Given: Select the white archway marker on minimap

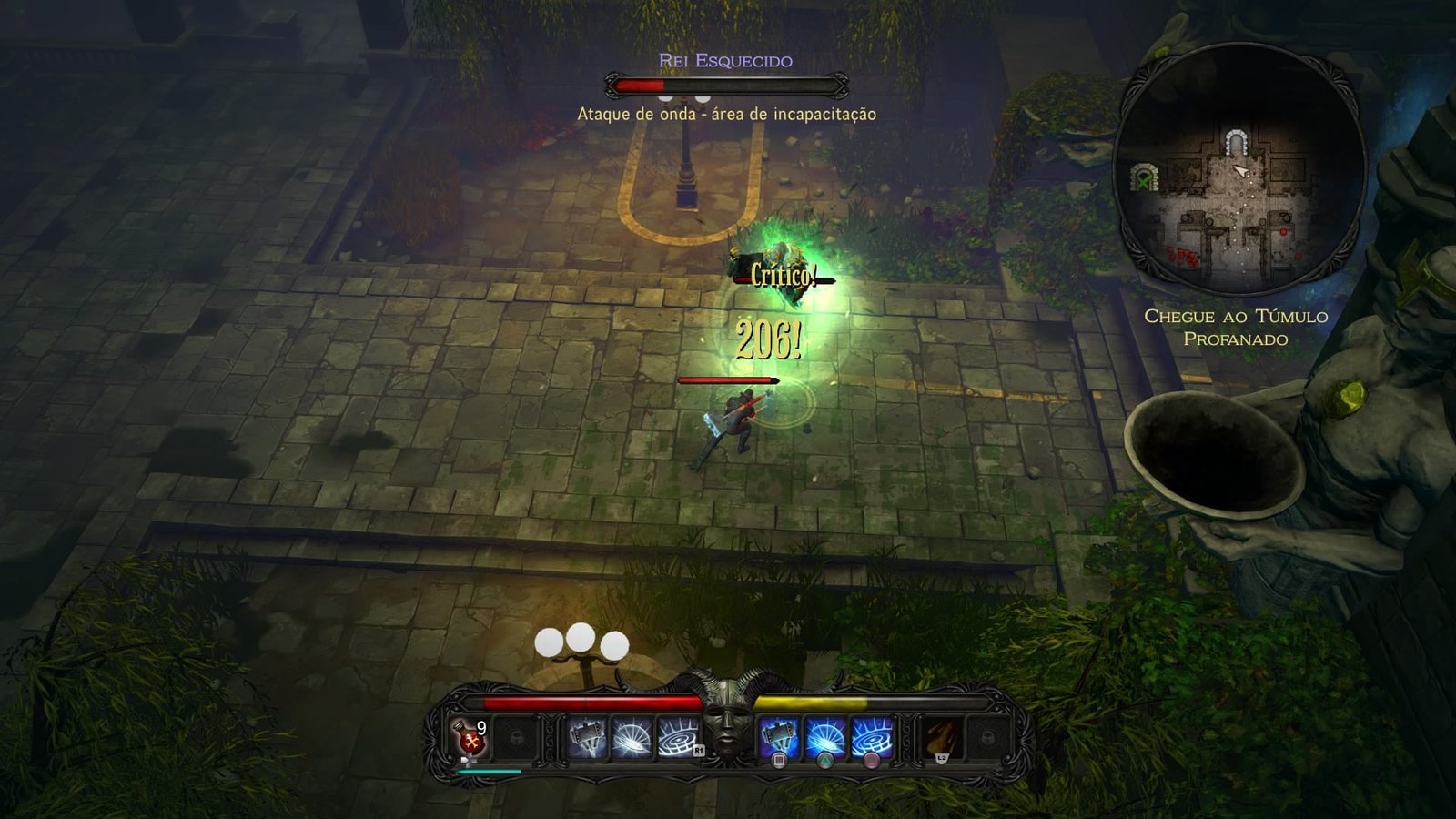Looking at the screenshot, I should (x=1235, y=144).
